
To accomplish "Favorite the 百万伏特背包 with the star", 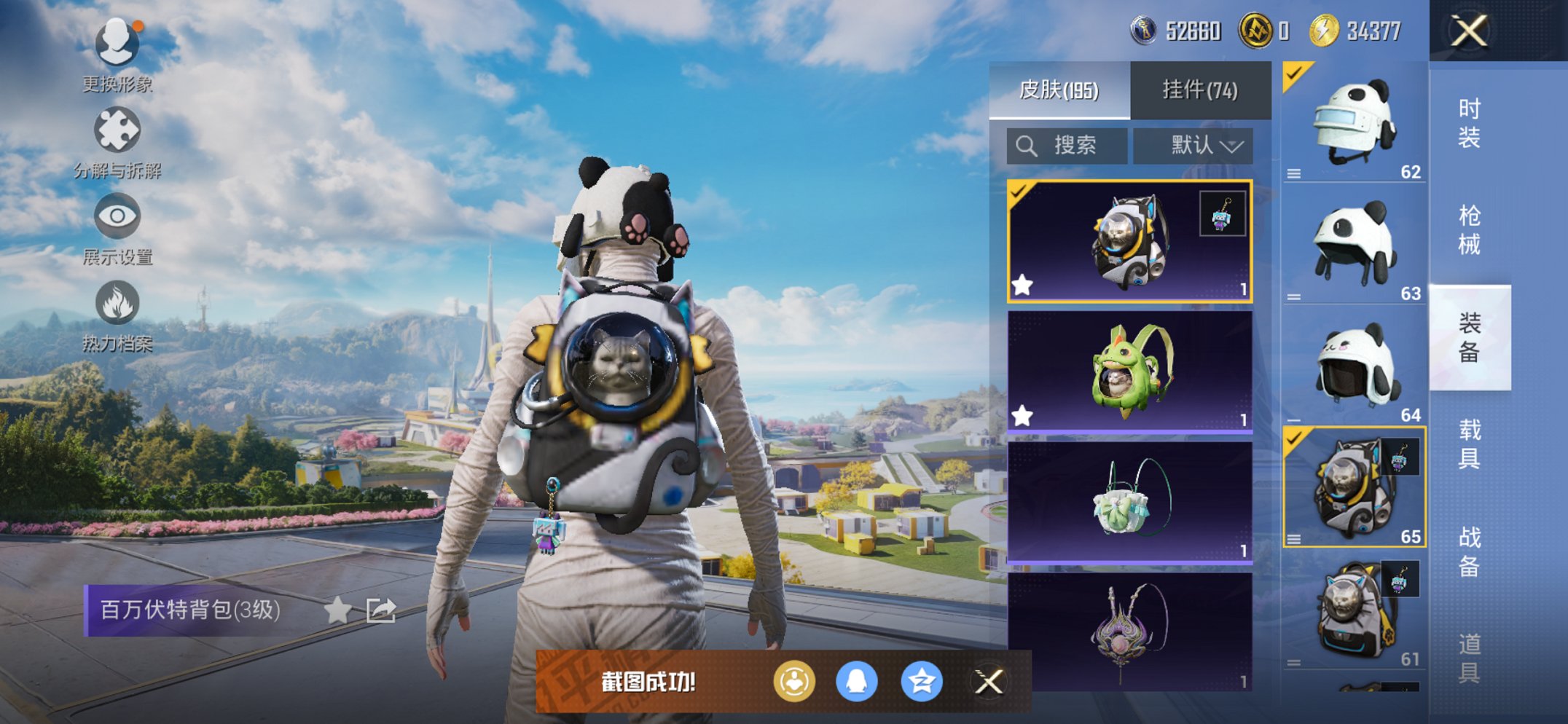I will (x=337, y=610).
